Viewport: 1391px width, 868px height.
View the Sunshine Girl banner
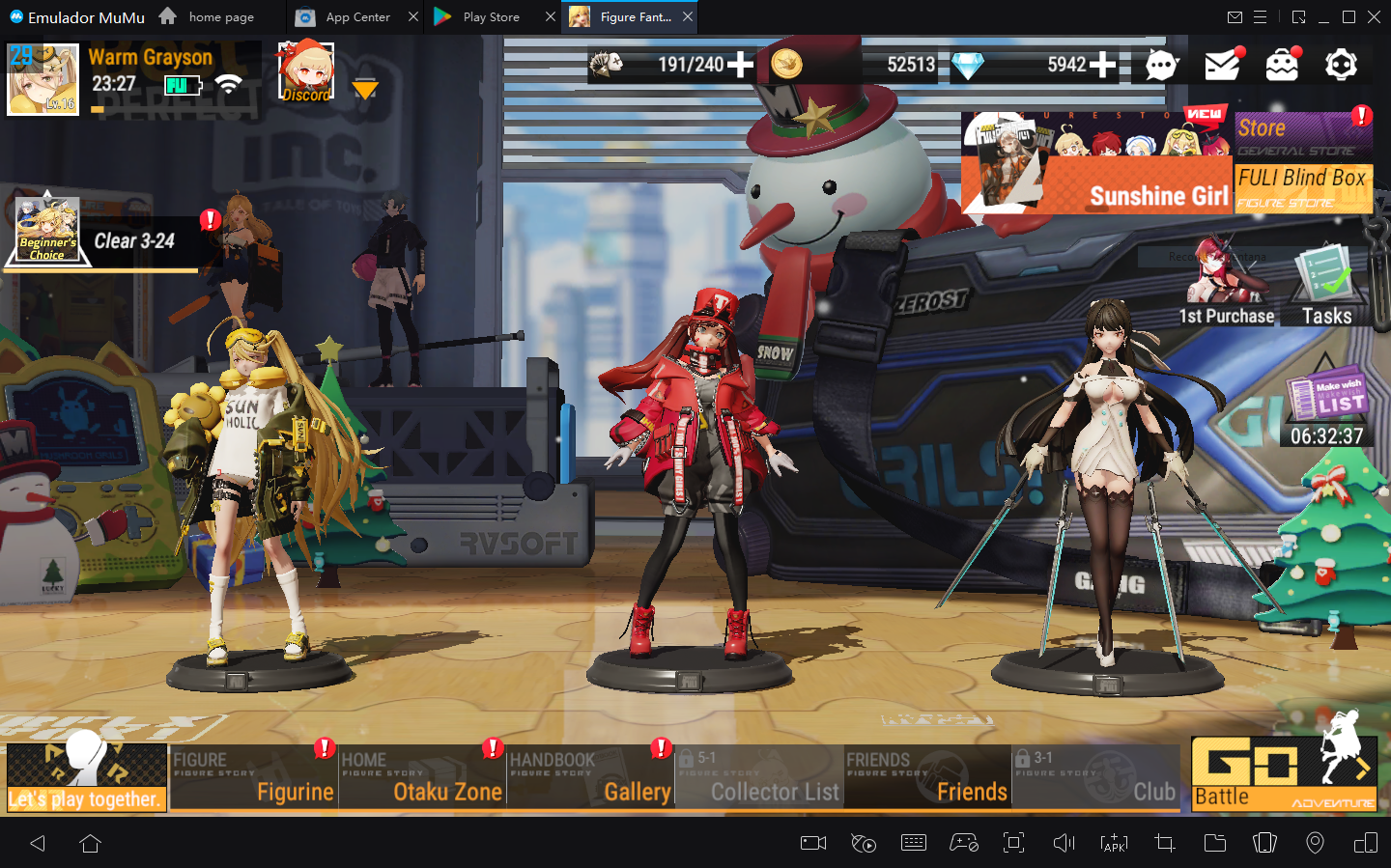(x=1096, y=162)
